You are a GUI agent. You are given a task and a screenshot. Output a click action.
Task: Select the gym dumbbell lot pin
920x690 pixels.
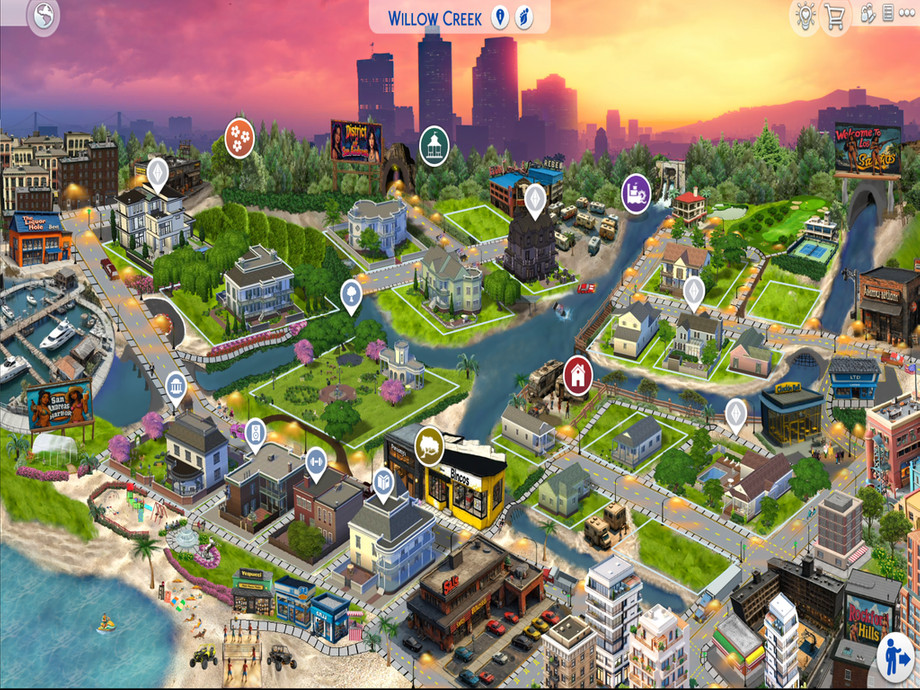316,461
